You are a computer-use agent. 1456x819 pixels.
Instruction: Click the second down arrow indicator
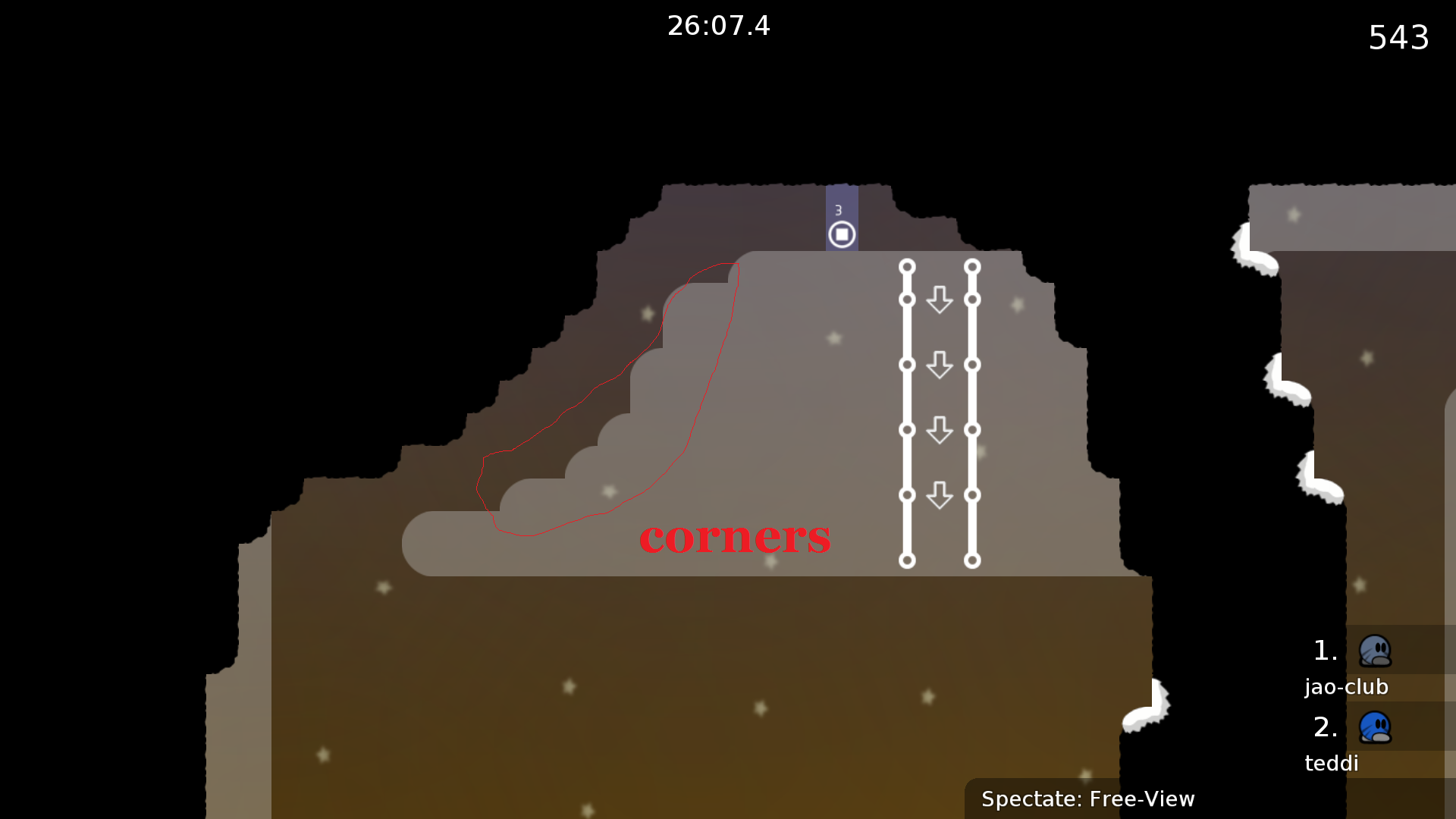(940, 366)
